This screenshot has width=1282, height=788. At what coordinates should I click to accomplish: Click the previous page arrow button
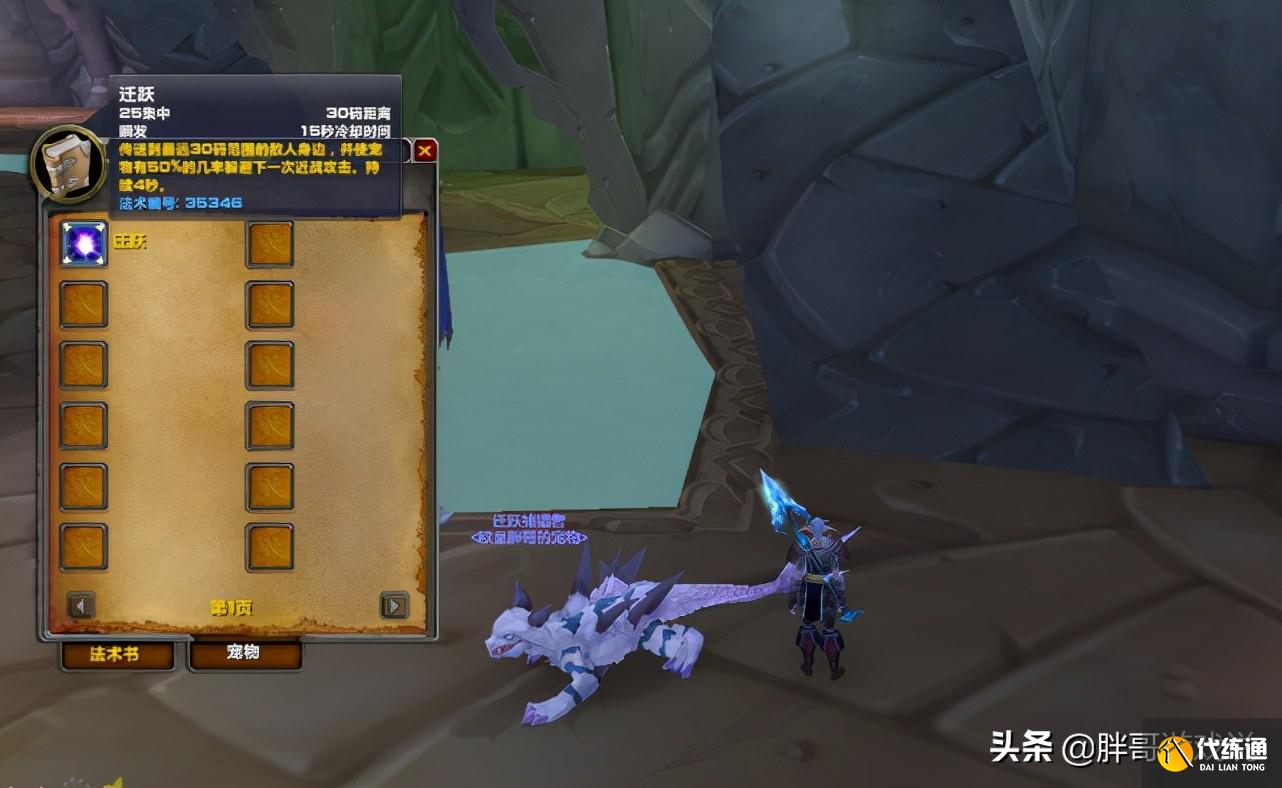(78, 607)
